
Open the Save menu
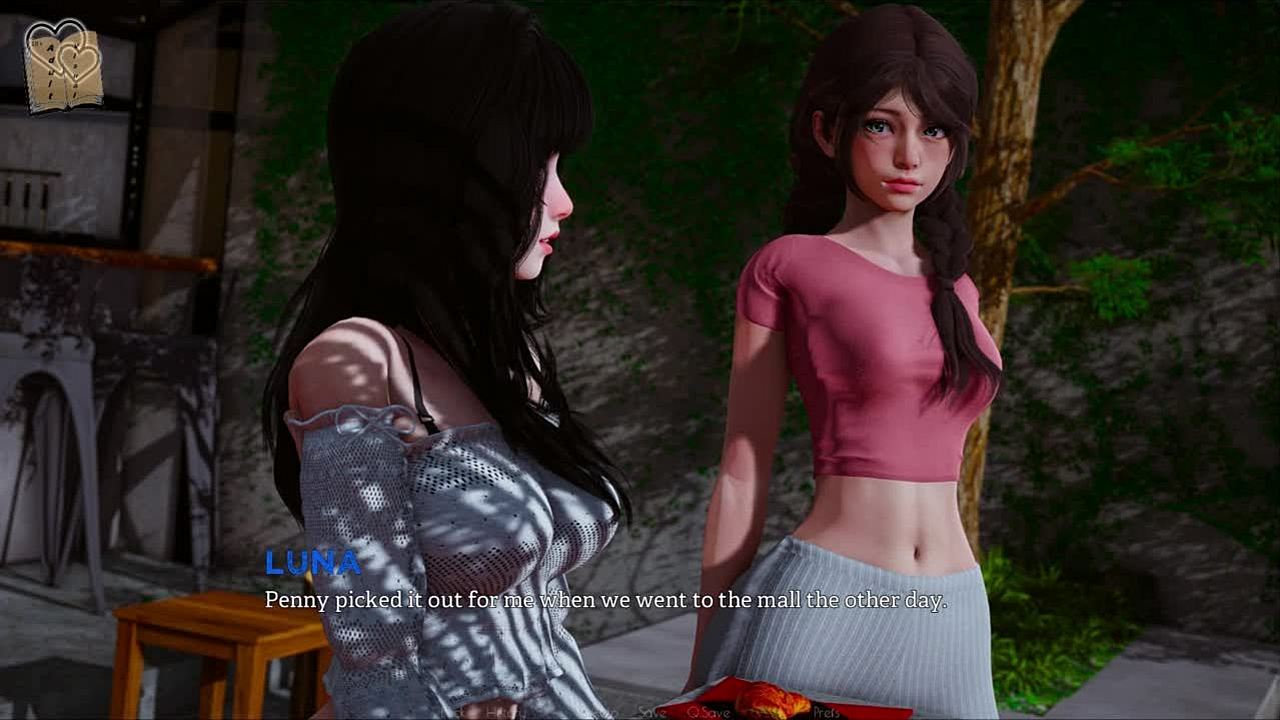pyautogui.click(x=650, y=712)
